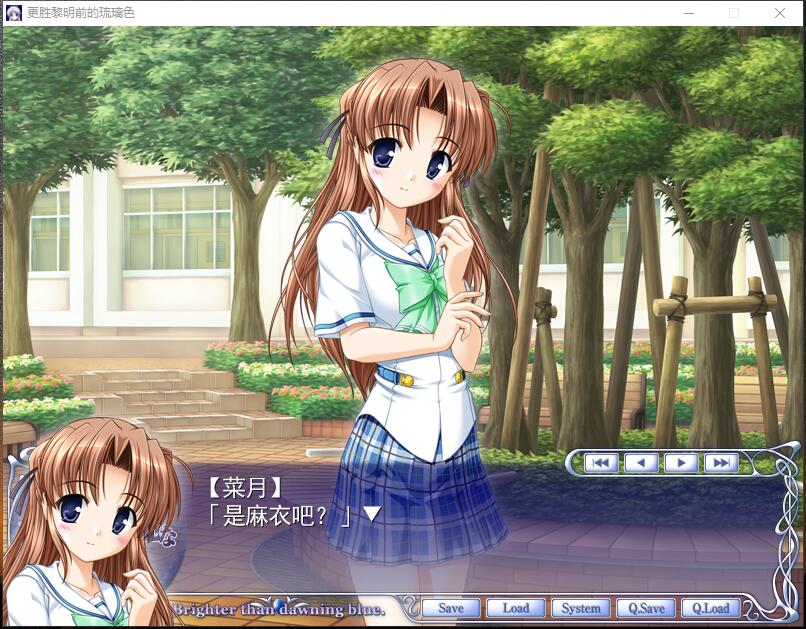The height and width of the screenshot is (629, 806).
Task: Open the Save menu
Action: (450, 608)
